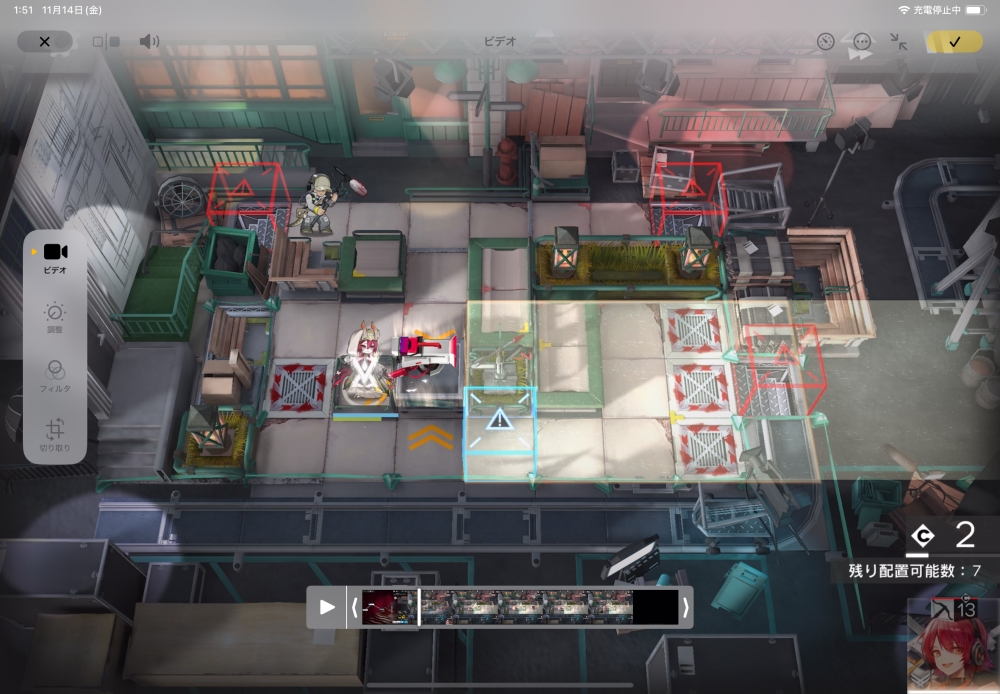Viewport: 1000px width, 694px height.
Task: Click the trim handle at the timeline start
Action: point(354,607)
